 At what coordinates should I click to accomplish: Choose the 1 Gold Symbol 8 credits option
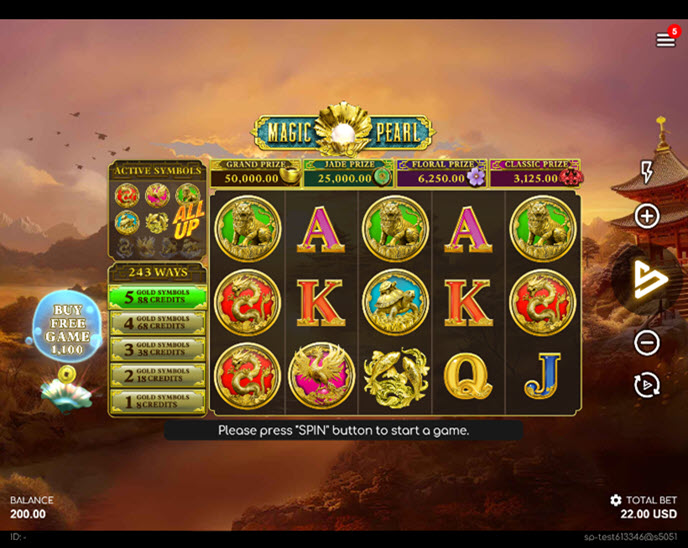(157, 401)
